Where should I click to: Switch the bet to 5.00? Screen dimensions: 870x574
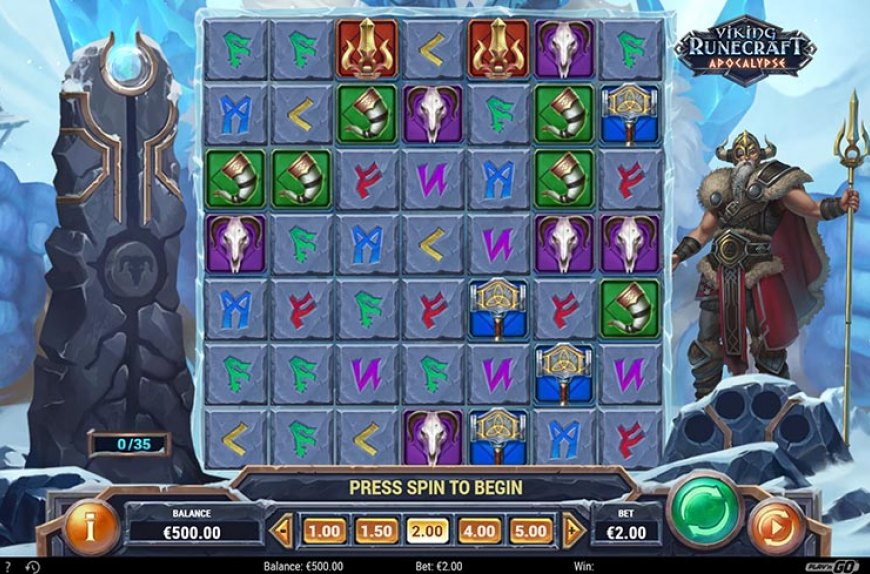point(529,530)
